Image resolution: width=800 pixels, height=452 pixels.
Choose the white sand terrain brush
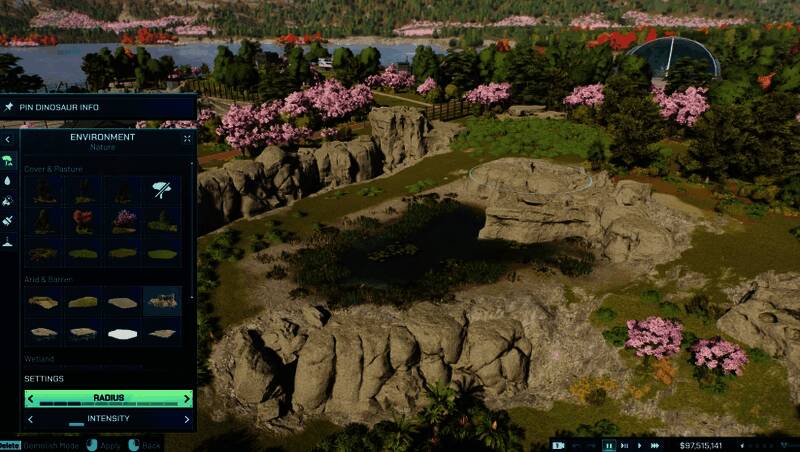123,332
